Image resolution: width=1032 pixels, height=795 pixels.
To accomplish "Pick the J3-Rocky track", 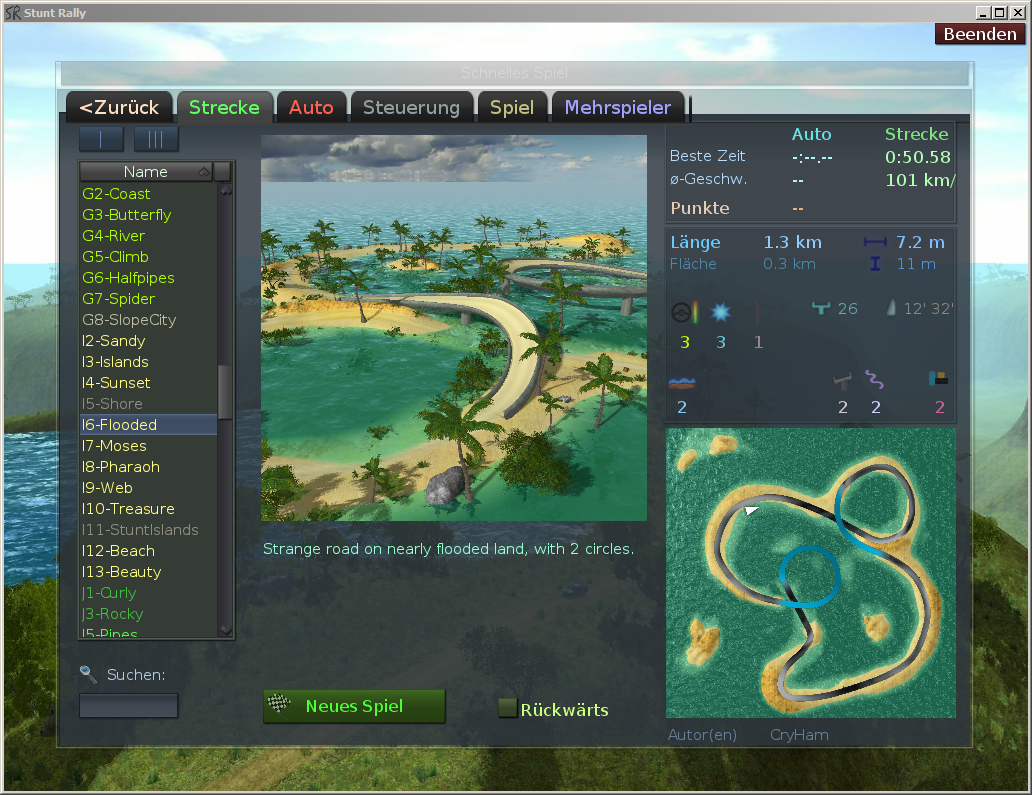I will (x=112, y=614).
